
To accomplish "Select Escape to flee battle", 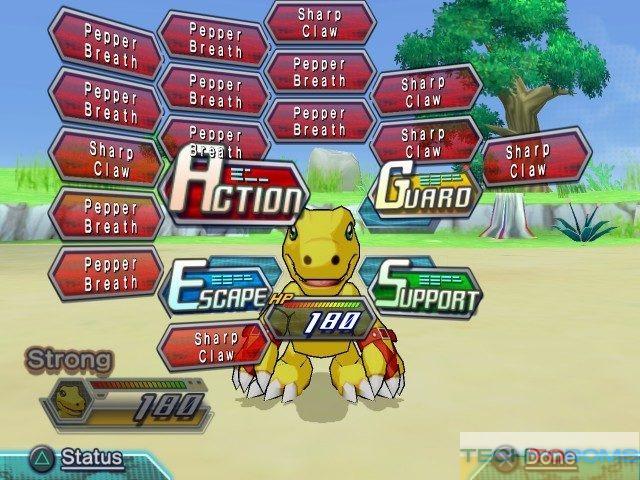I will (217, 289).
